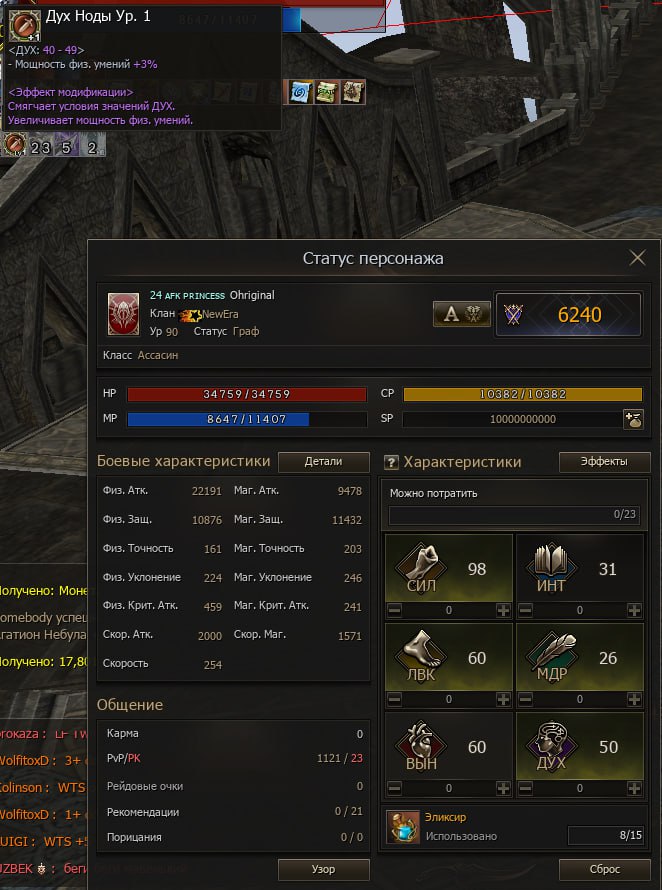Open the Детали combat stats details
Screen dimensions: 662x890
pyautogui.click(x=323, y=462)
